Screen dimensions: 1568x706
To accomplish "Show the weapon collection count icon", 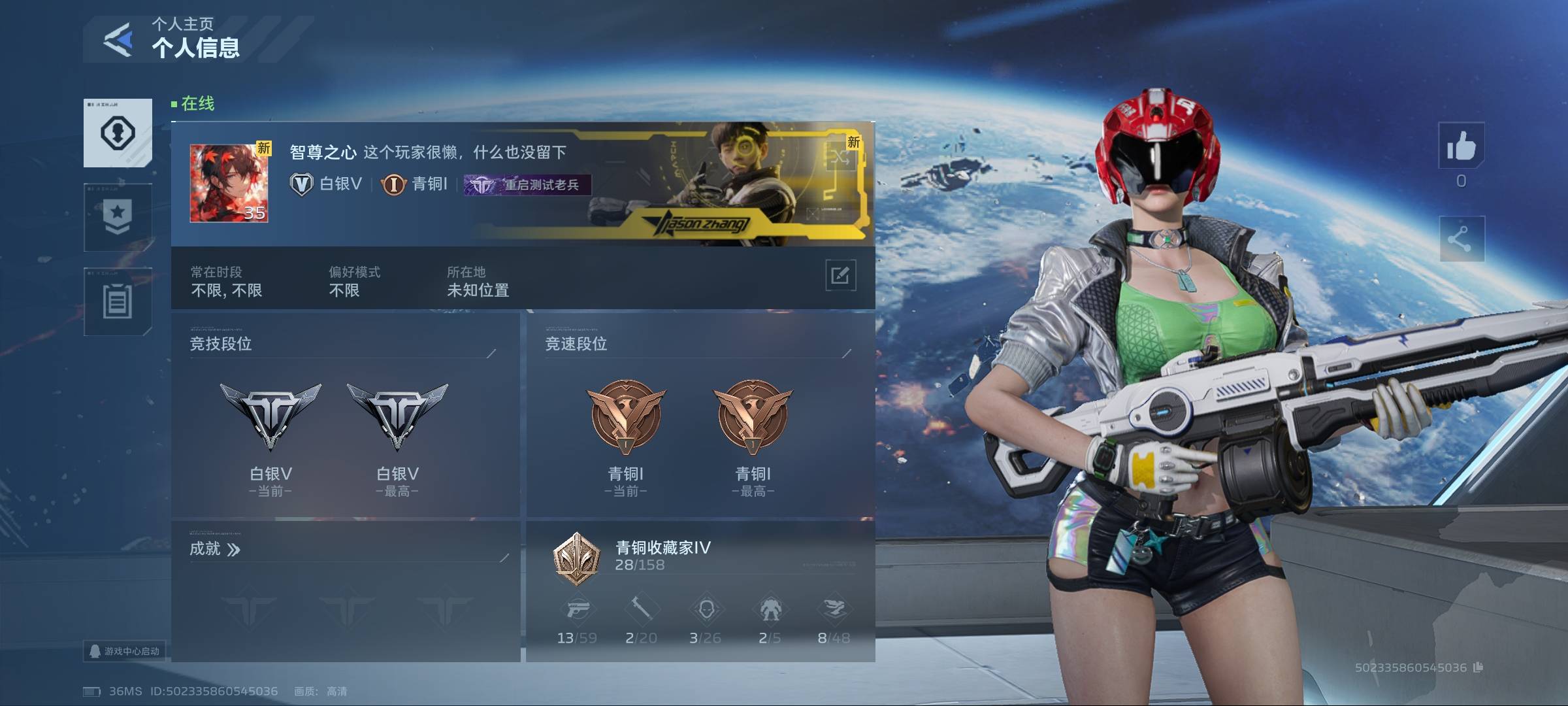I will [578, 610].
